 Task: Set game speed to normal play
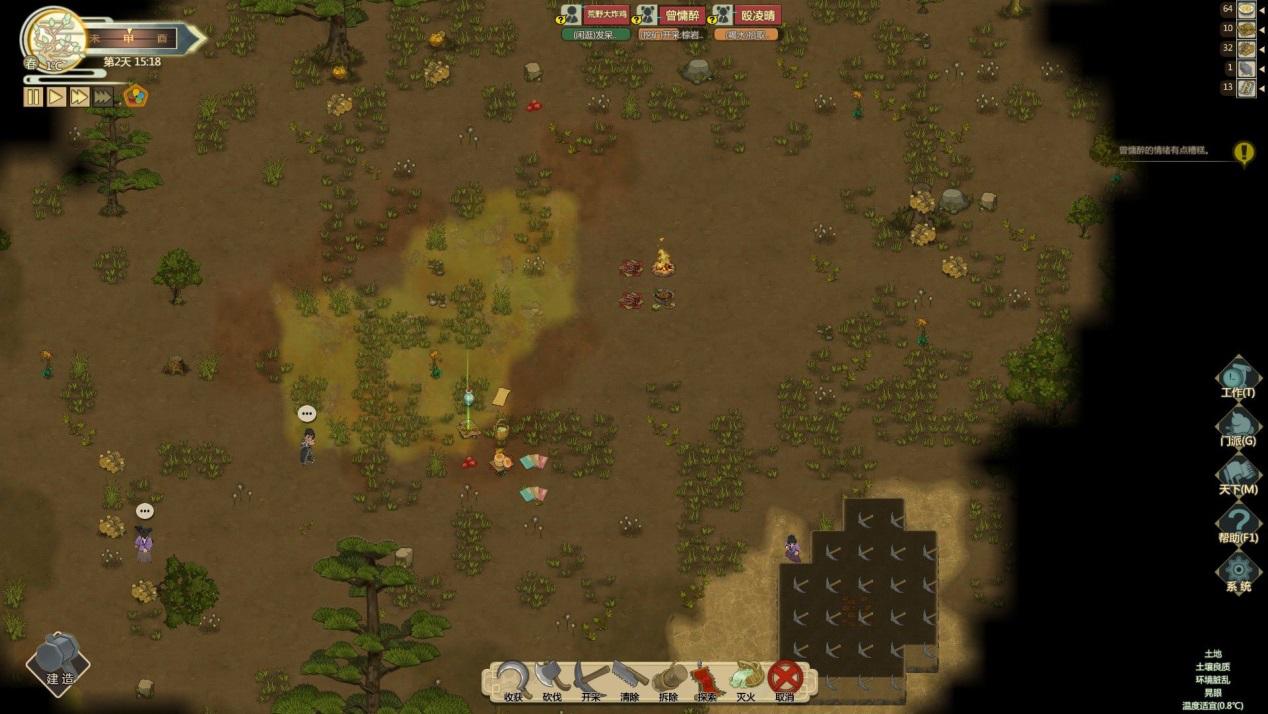56,97
